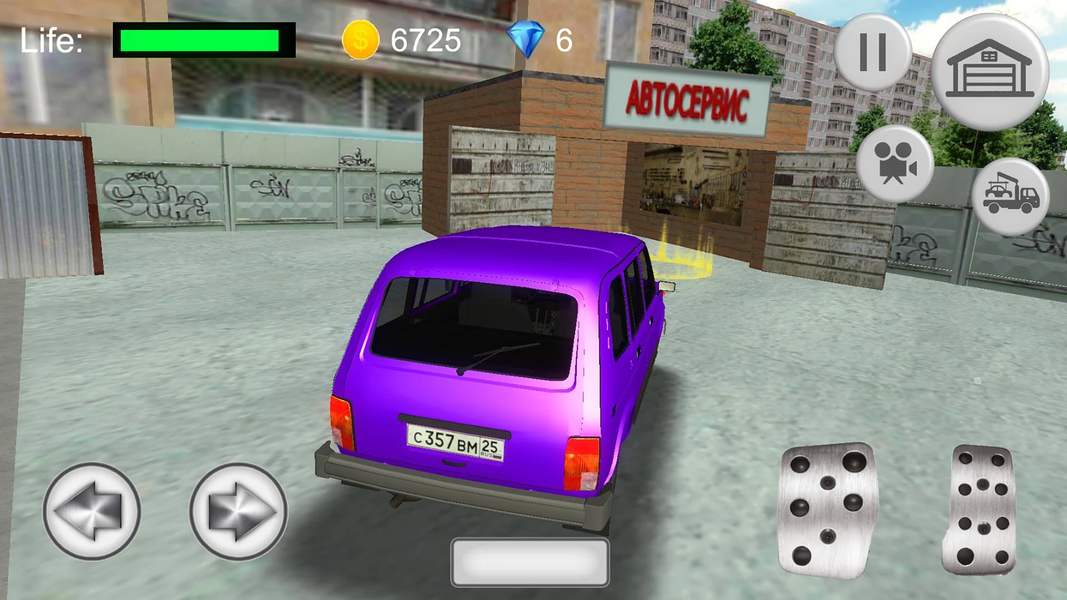Pause the game

coord(872,52)
